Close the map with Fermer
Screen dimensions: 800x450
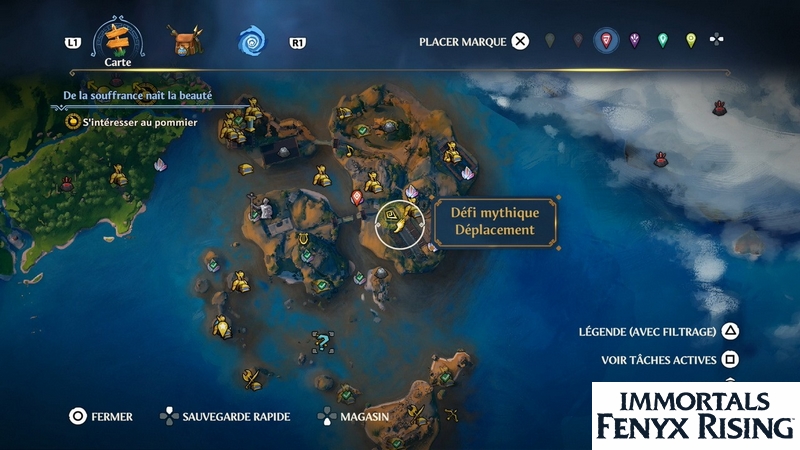coord(78,416)
